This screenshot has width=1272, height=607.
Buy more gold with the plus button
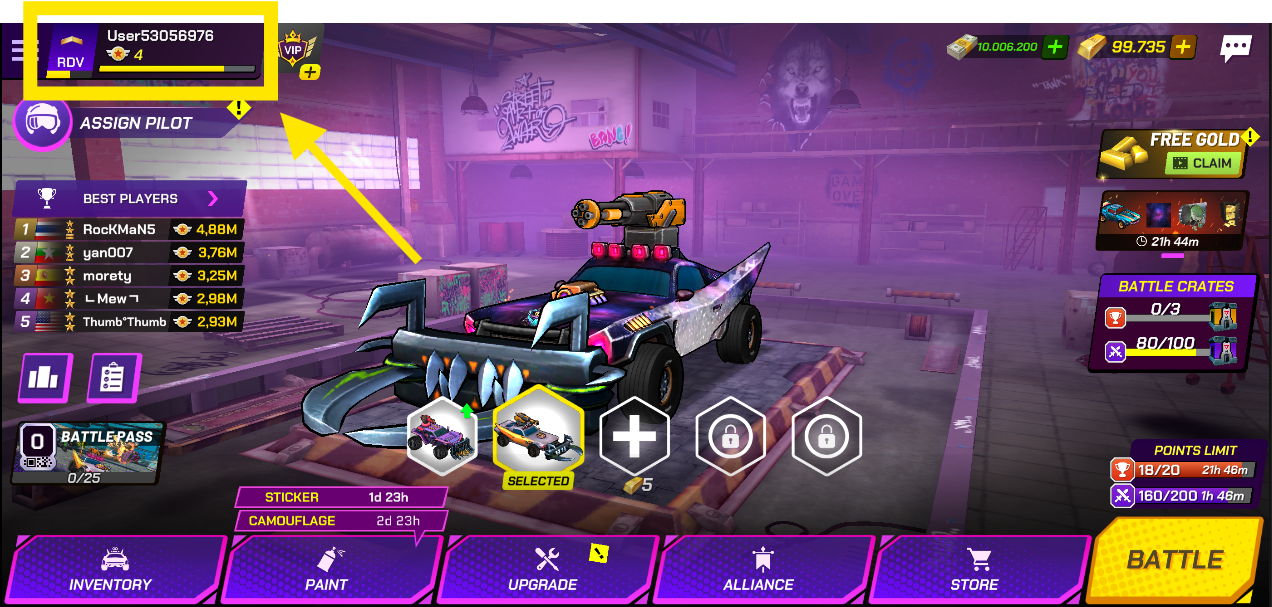(1183, 46)
